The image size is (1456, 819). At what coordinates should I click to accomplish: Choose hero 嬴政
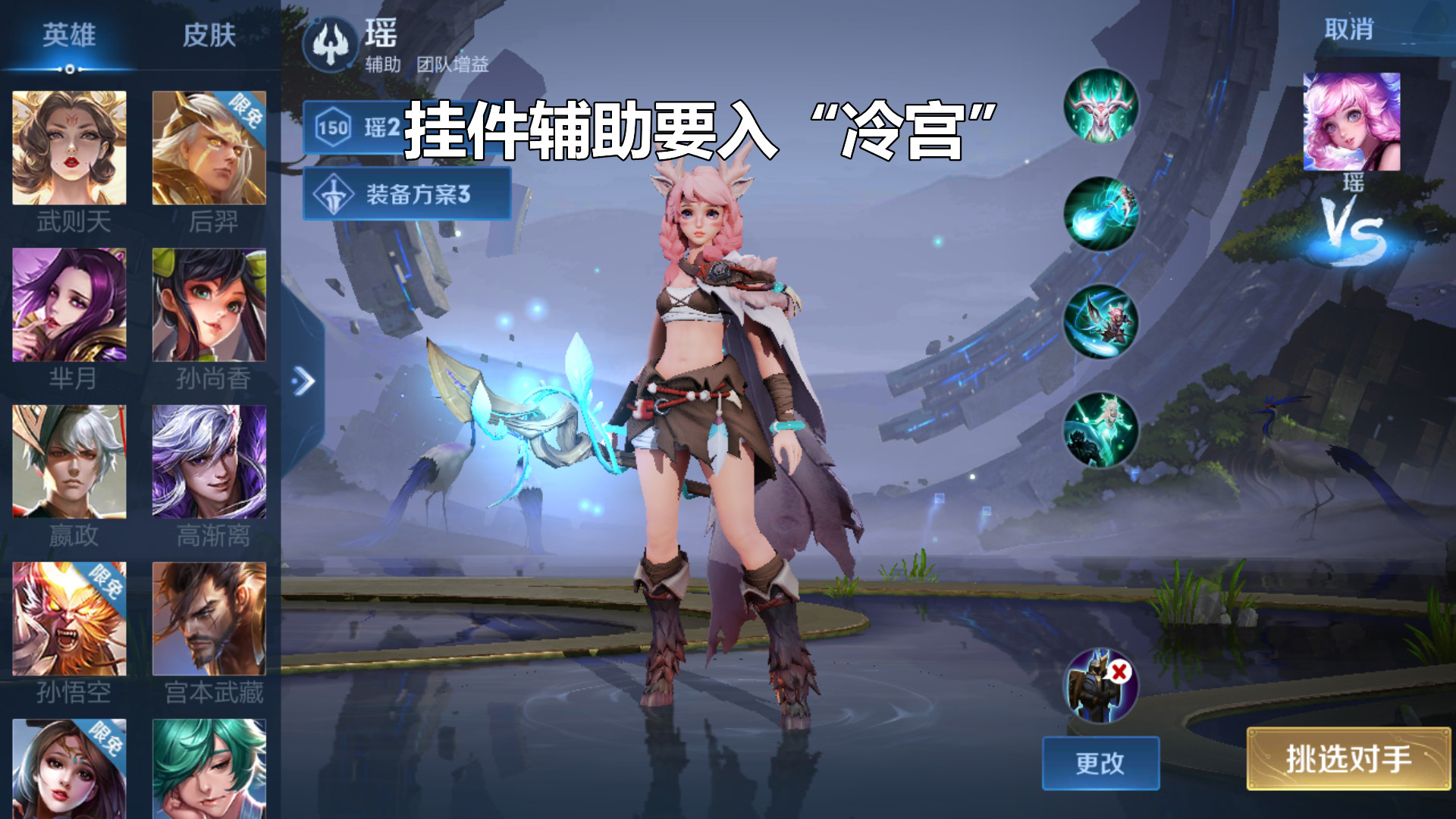point(69,462)
